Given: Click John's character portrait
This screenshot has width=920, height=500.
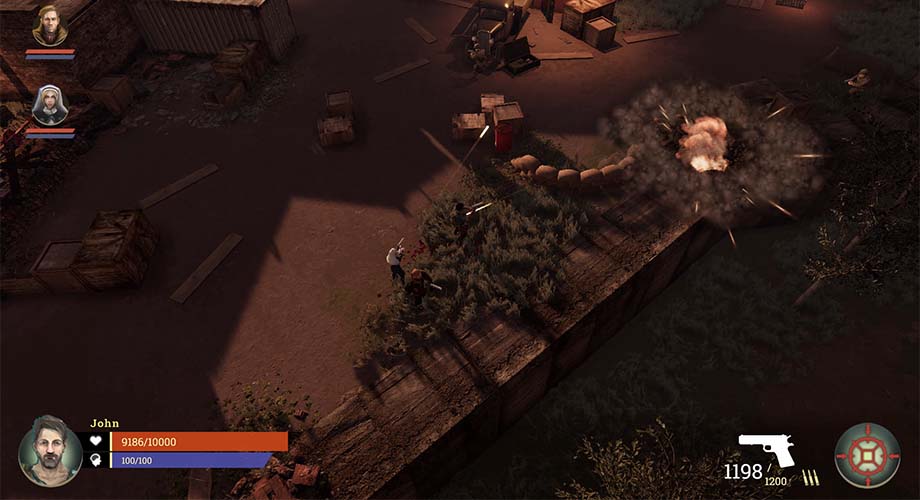Looking at the screenshot, I should pos(50,451).
